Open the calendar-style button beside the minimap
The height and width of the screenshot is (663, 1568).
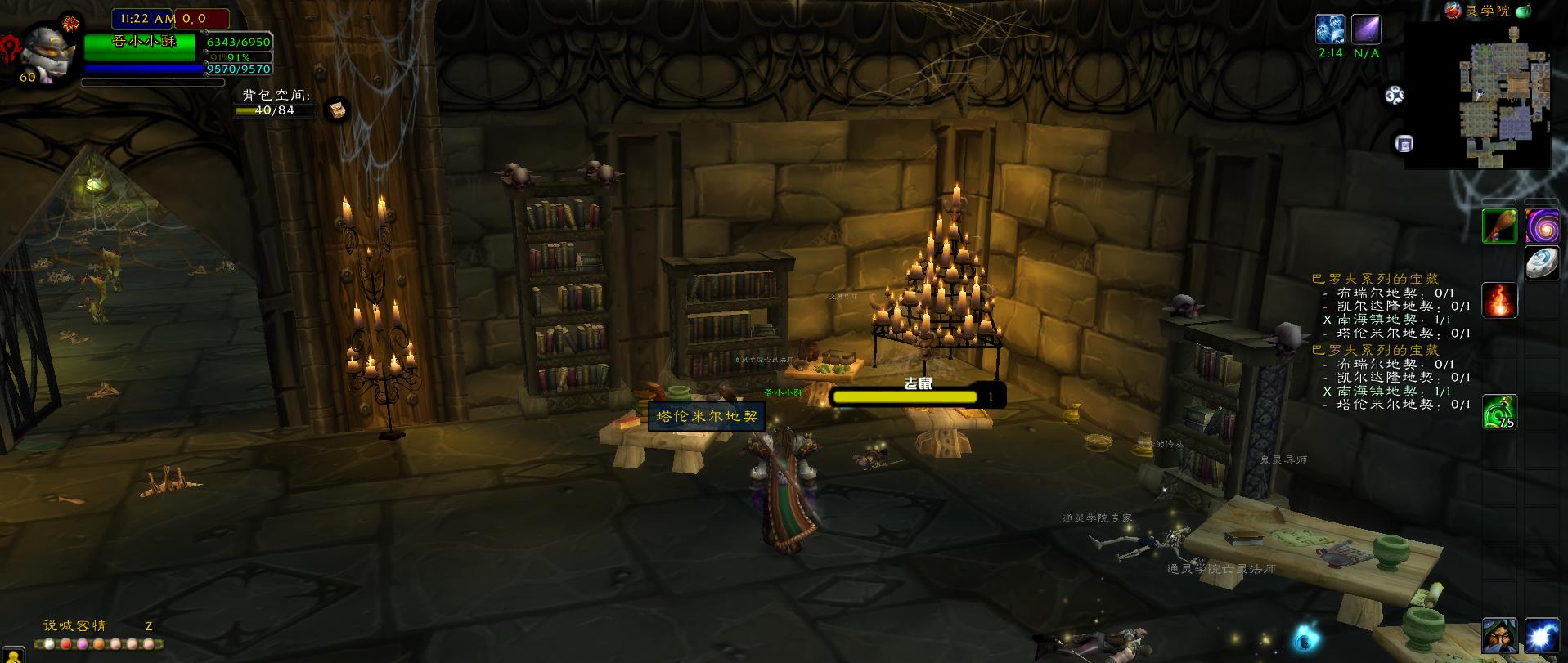(1404, 144)
